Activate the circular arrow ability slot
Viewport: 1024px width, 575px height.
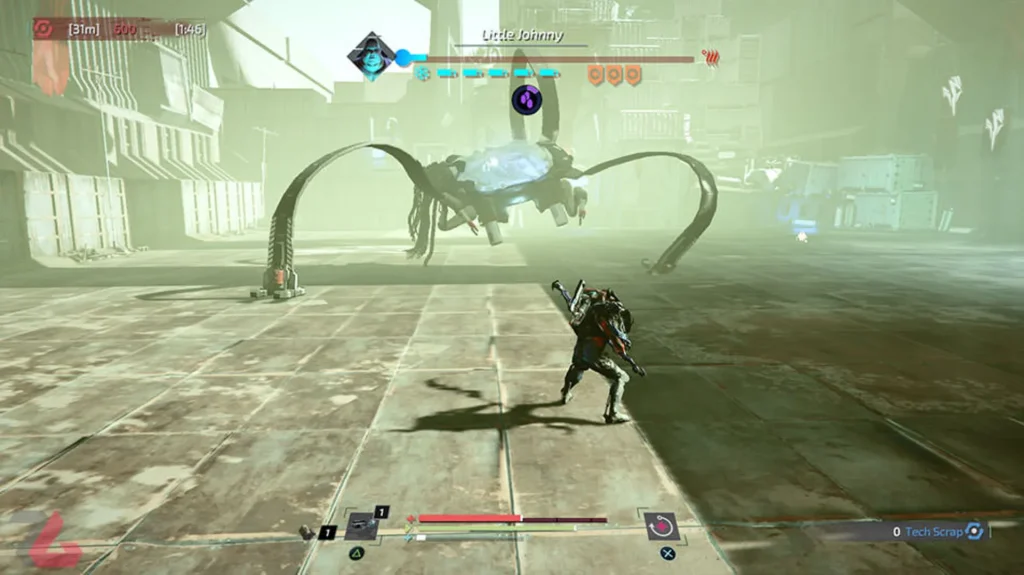(x=662, y=525)
